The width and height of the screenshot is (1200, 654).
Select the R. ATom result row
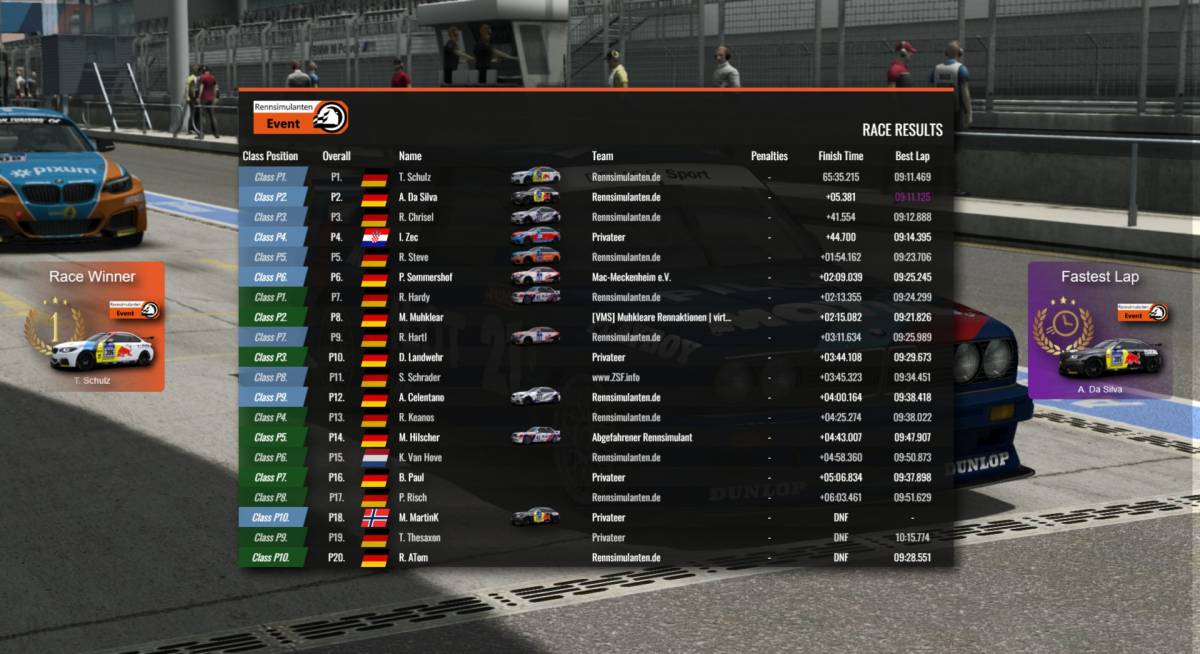pos(595,557)
